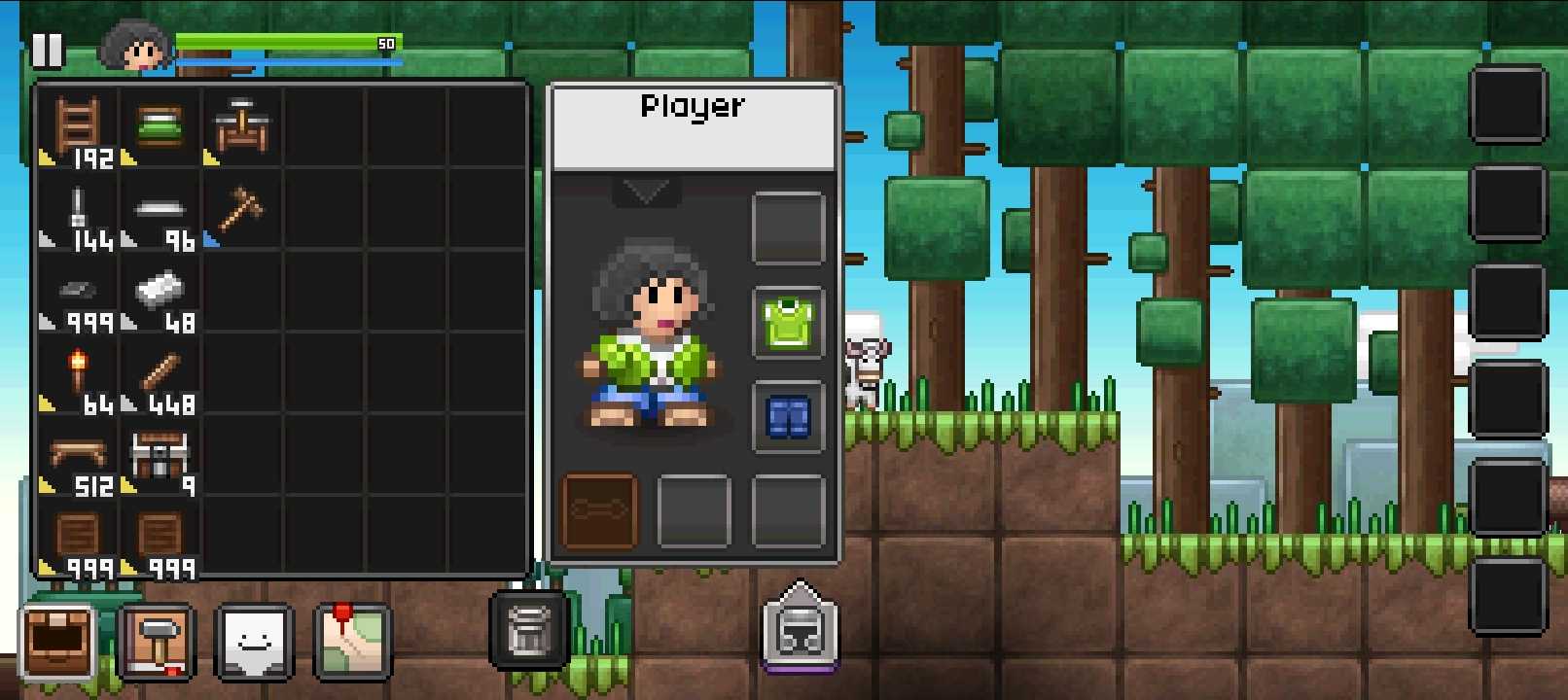Select the green shirt equipment slot
The image size is (1568, 700).
788,323
